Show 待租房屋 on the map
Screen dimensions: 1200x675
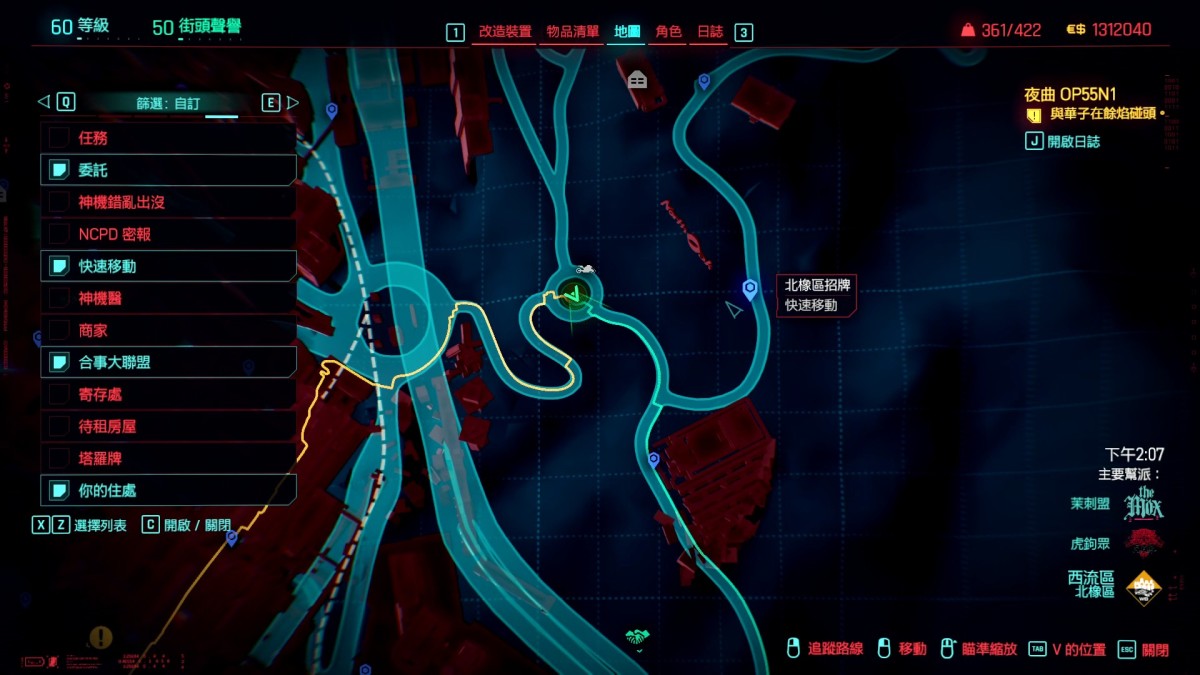tap(168, 426)
